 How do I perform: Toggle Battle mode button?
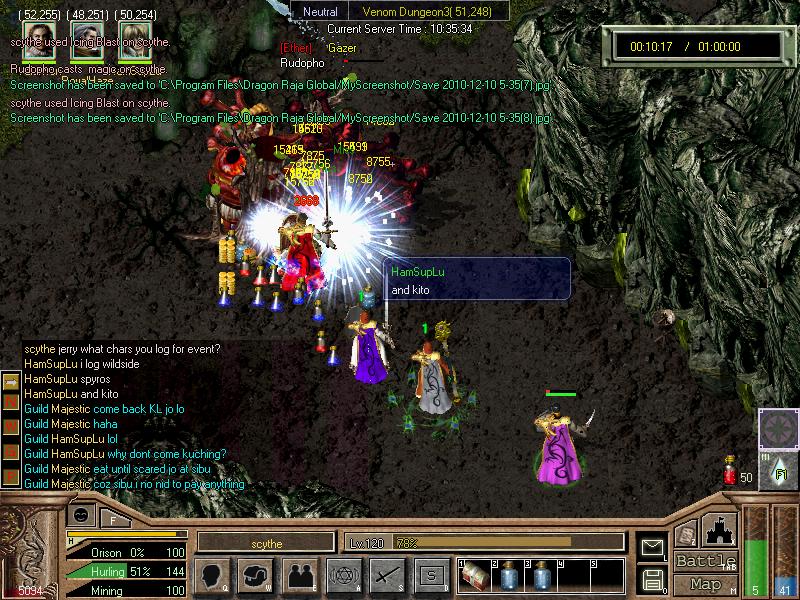(x=705, y=561)
